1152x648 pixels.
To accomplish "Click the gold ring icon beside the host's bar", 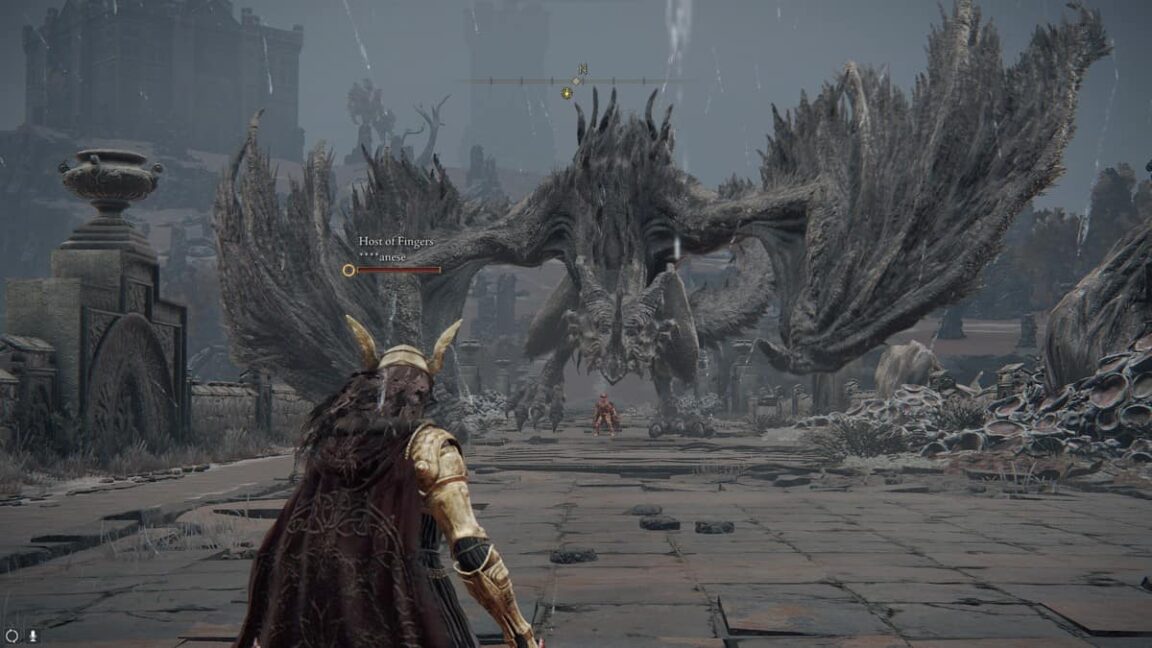I will tap(348, 270).
